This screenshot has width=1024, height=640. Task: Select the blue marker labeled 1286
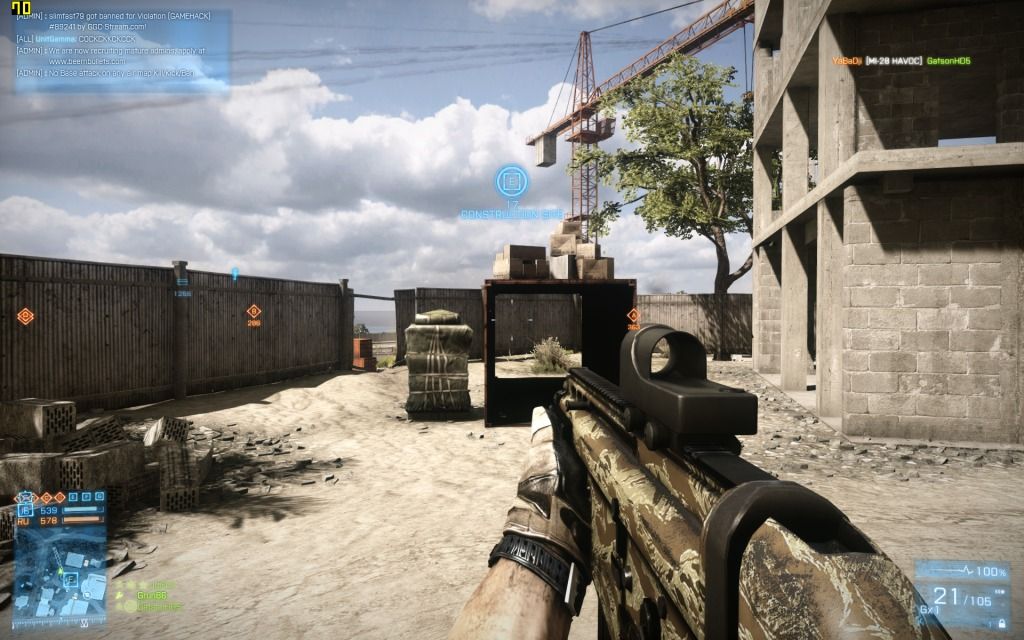(182, 282)
